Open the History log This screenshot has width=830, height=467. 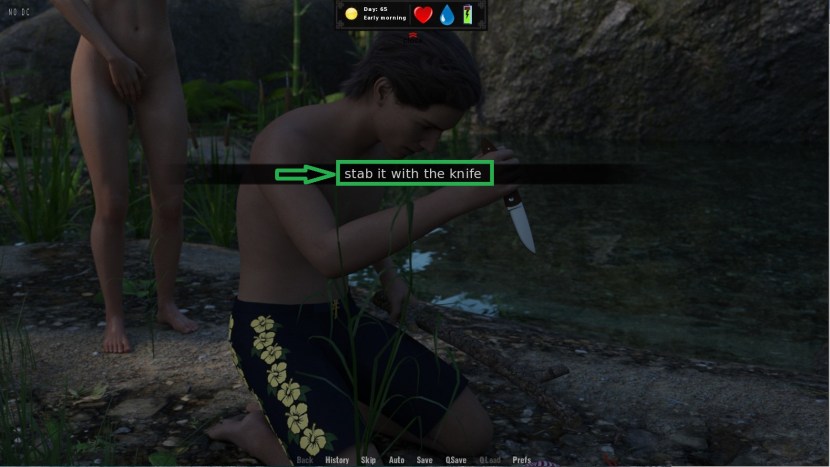point(337,460)
